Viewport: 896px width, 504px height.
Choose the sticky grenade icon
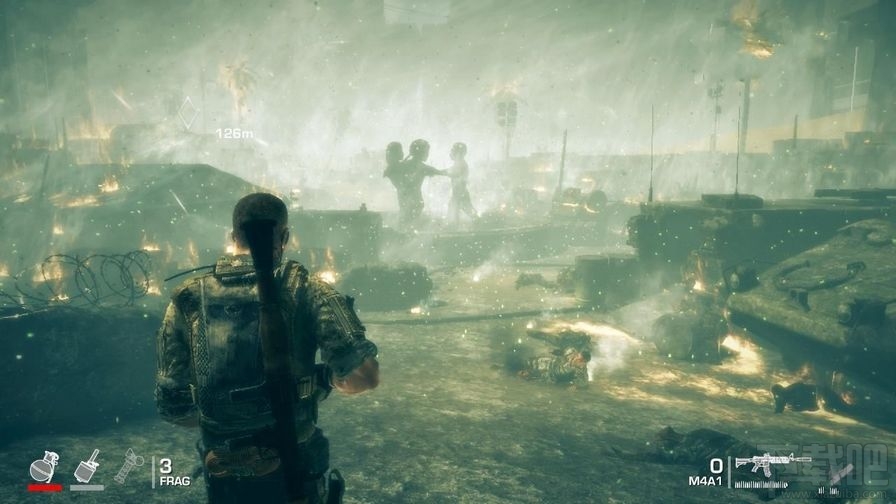pyautogui.click(x=86, y=466)
